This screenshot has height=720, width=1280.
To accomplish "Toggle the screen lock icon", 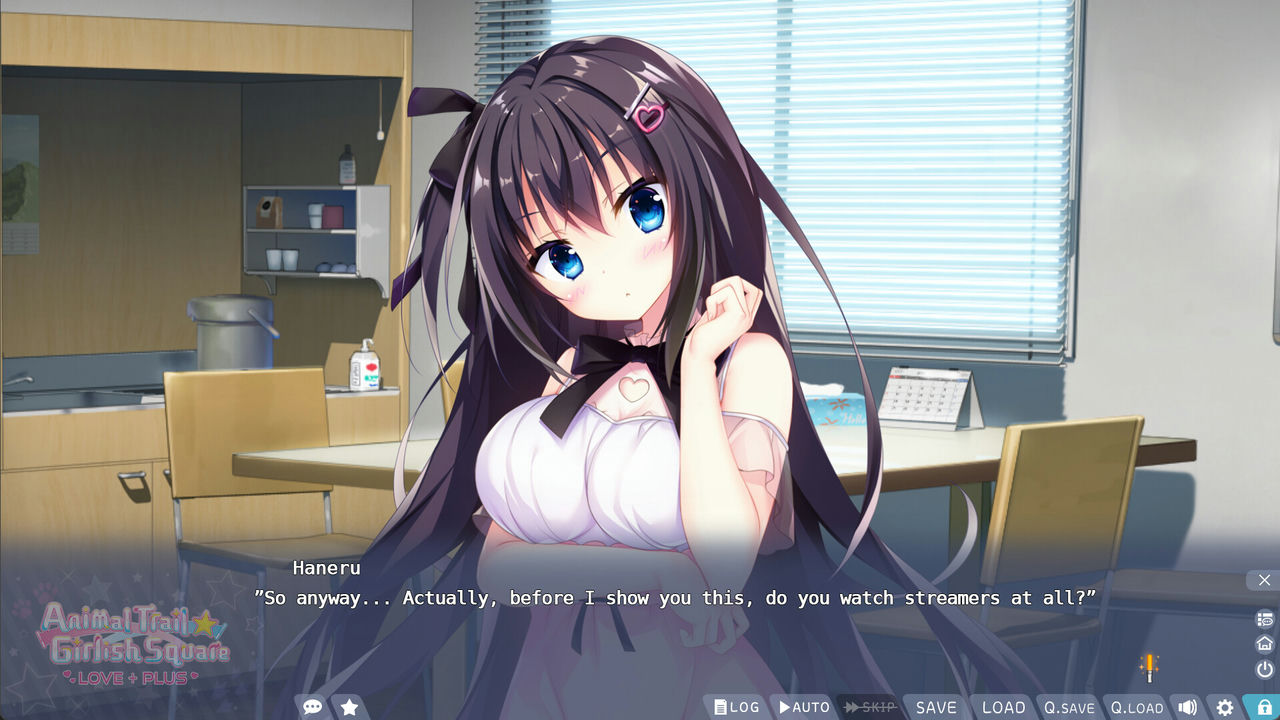I will [1263, 706].
